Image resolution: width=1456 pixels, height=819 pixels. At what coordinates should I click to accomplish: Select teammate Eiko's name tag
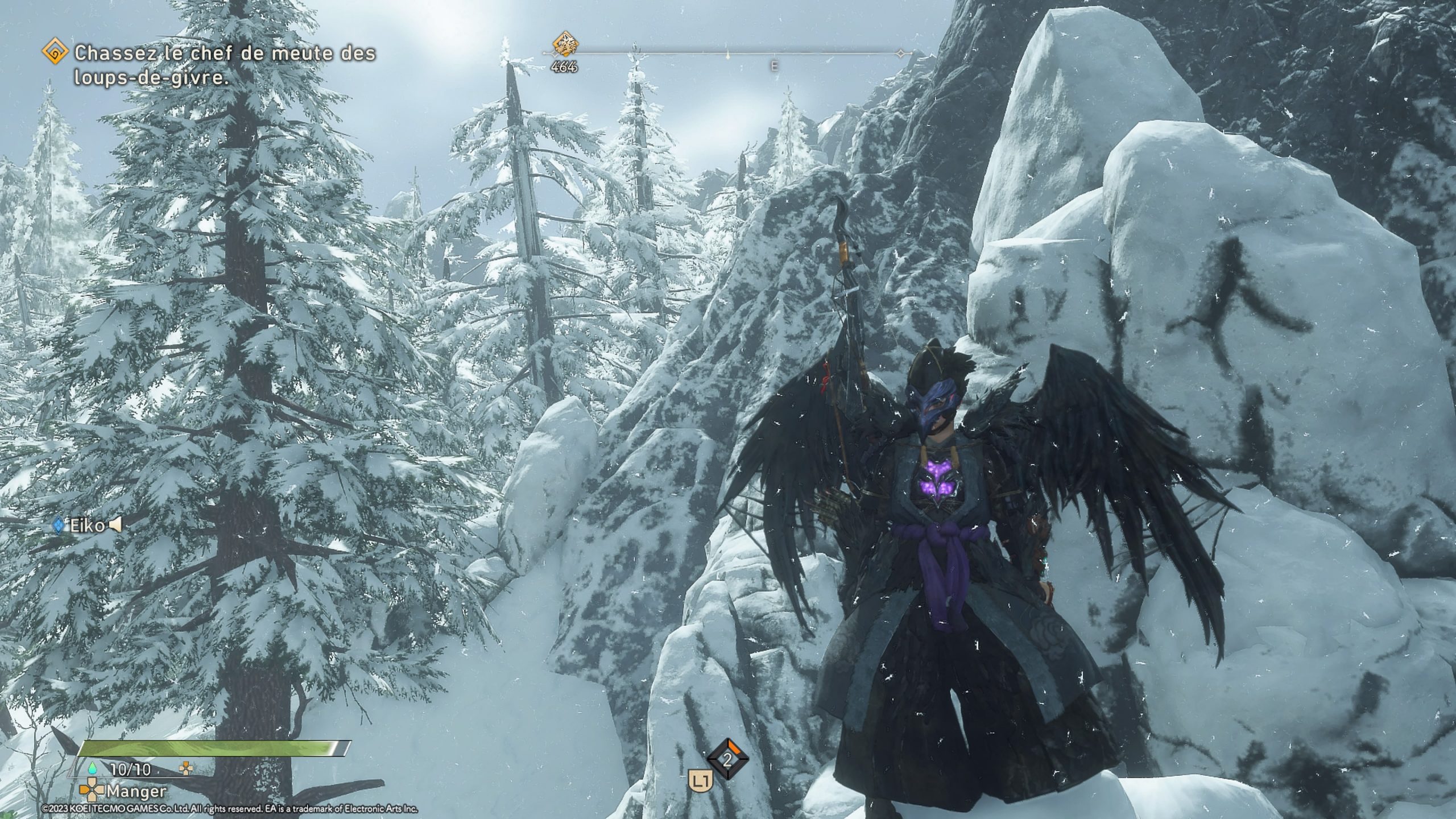point(87,526)
